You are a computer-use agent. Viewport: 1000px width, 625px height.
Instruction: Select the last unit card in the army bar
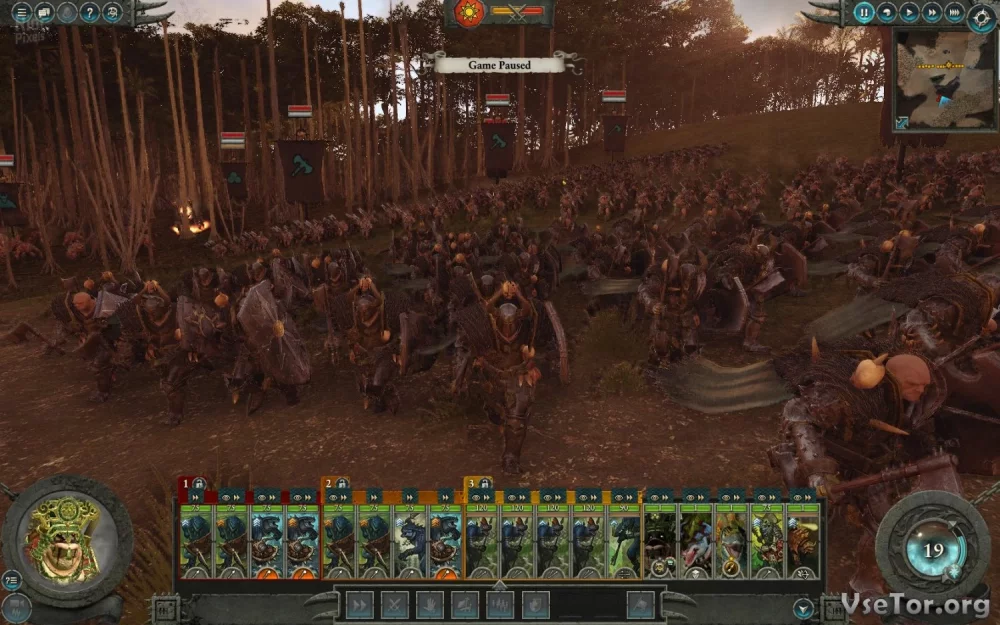pyautogui.click(x=803, y=540)
